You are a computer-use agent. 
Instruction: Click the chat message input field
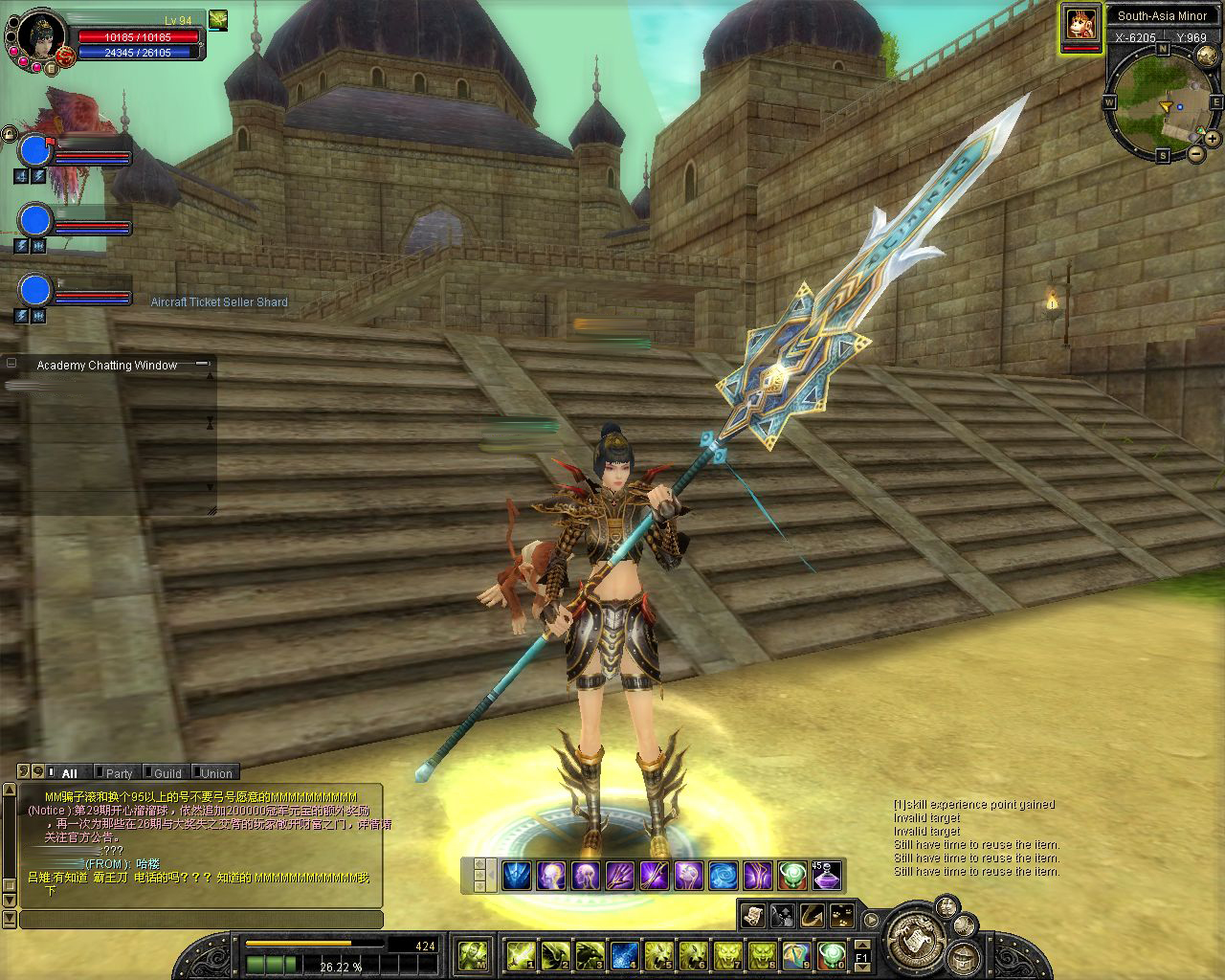tap(201, 920)
